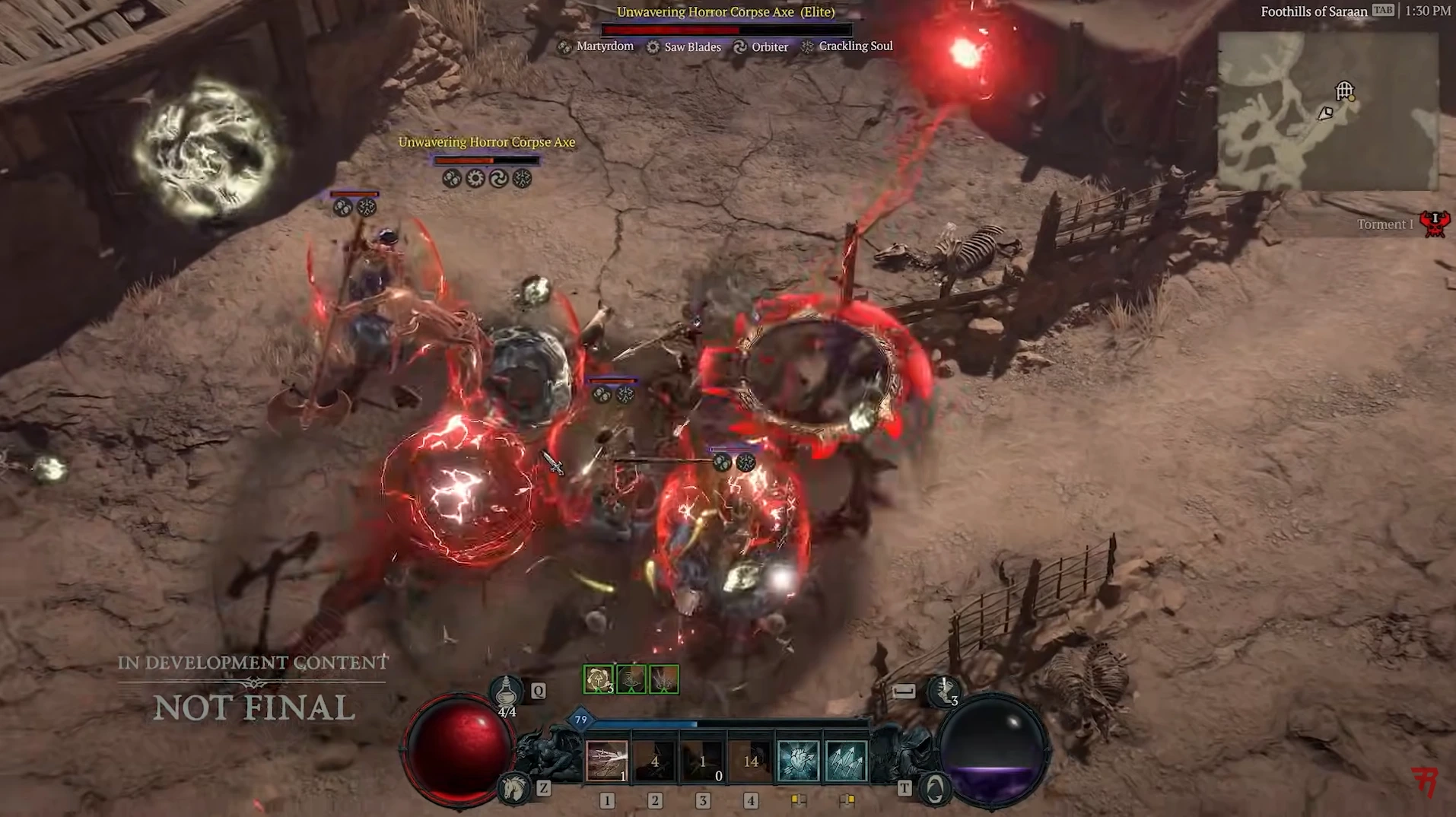Image resolution: width=1456 pixels, height=817 pixels.
Task: Open the town portal swirl icon
Action: 935,789
